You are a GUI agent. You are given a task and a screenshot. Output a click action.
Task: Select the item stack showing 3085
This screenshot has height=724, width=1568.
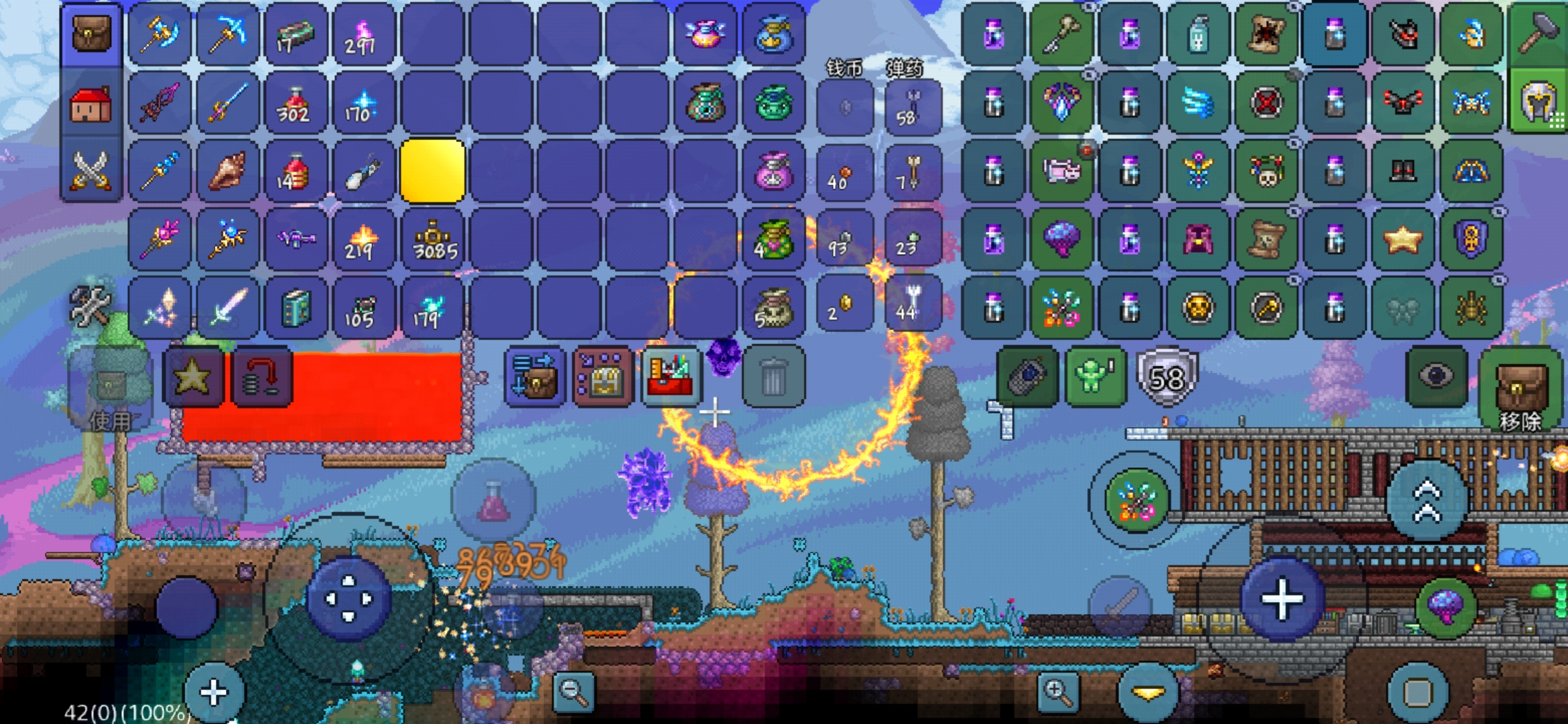[x=433, y=240]
